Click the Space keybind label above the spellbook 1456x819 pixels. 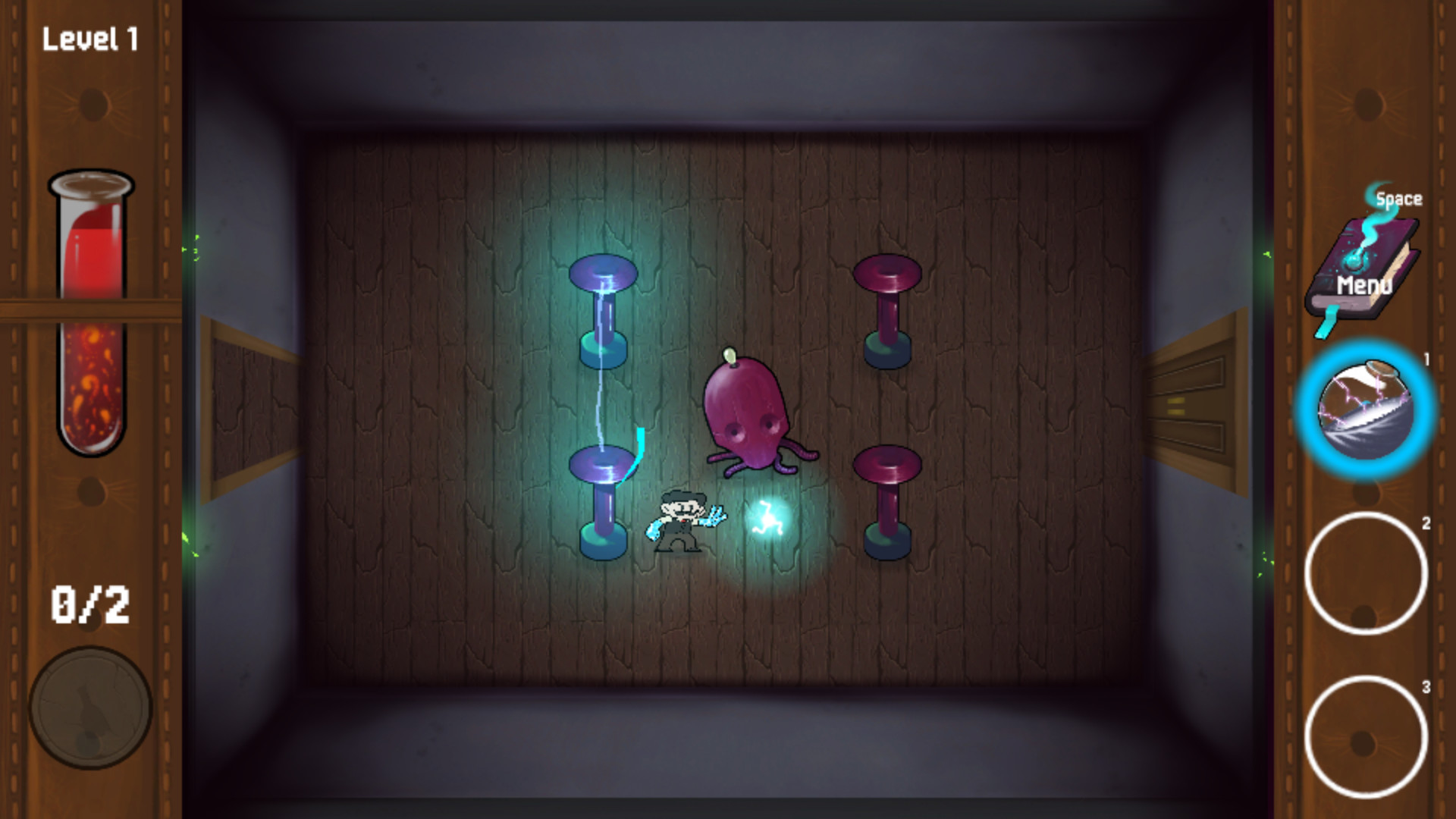pos(1398,199)
